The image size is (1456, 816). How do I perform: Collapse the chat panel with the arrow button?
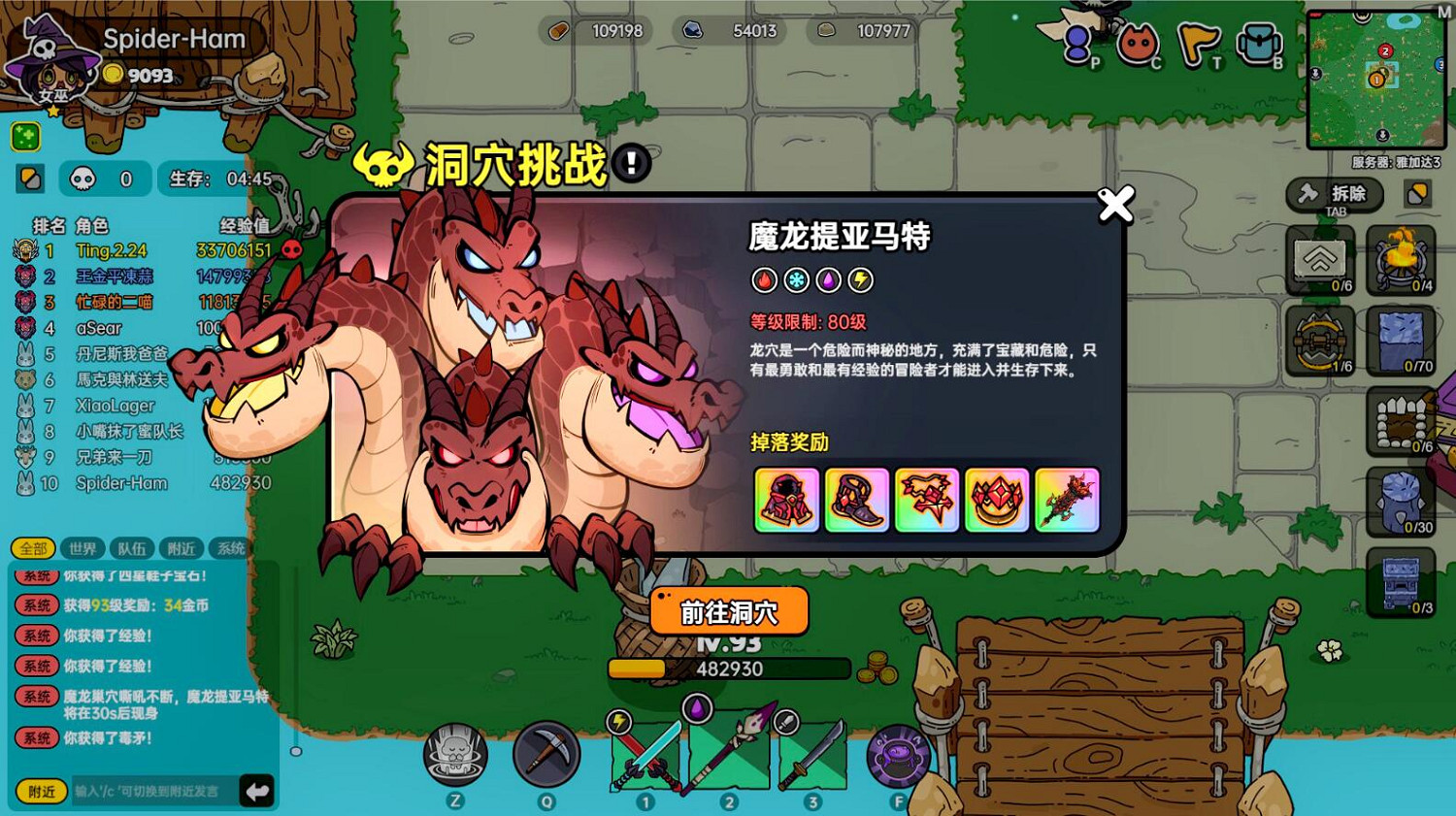tap(255, 791)
